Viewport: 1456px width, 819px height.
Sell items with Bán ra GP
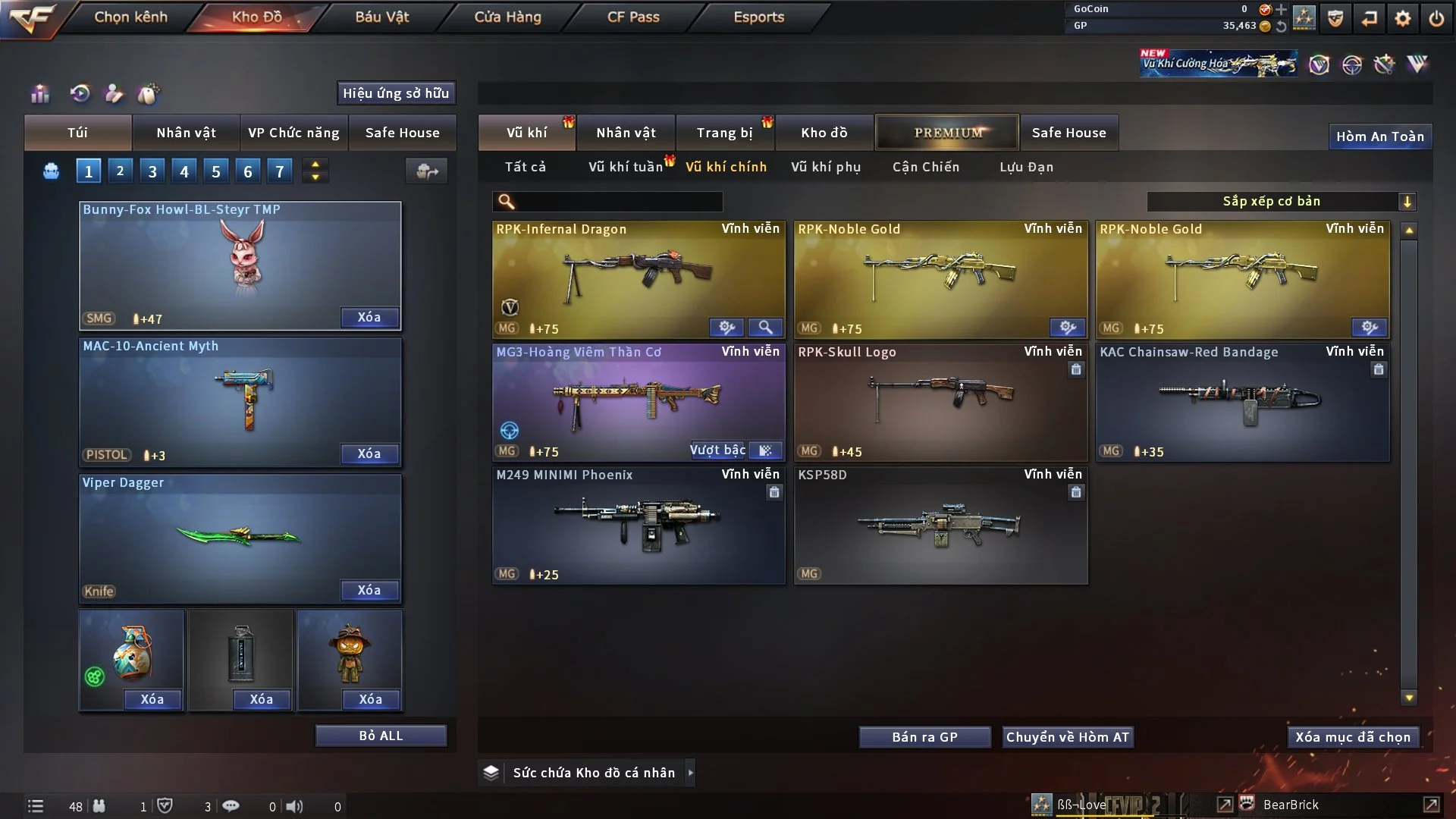(x=924, y=737)
